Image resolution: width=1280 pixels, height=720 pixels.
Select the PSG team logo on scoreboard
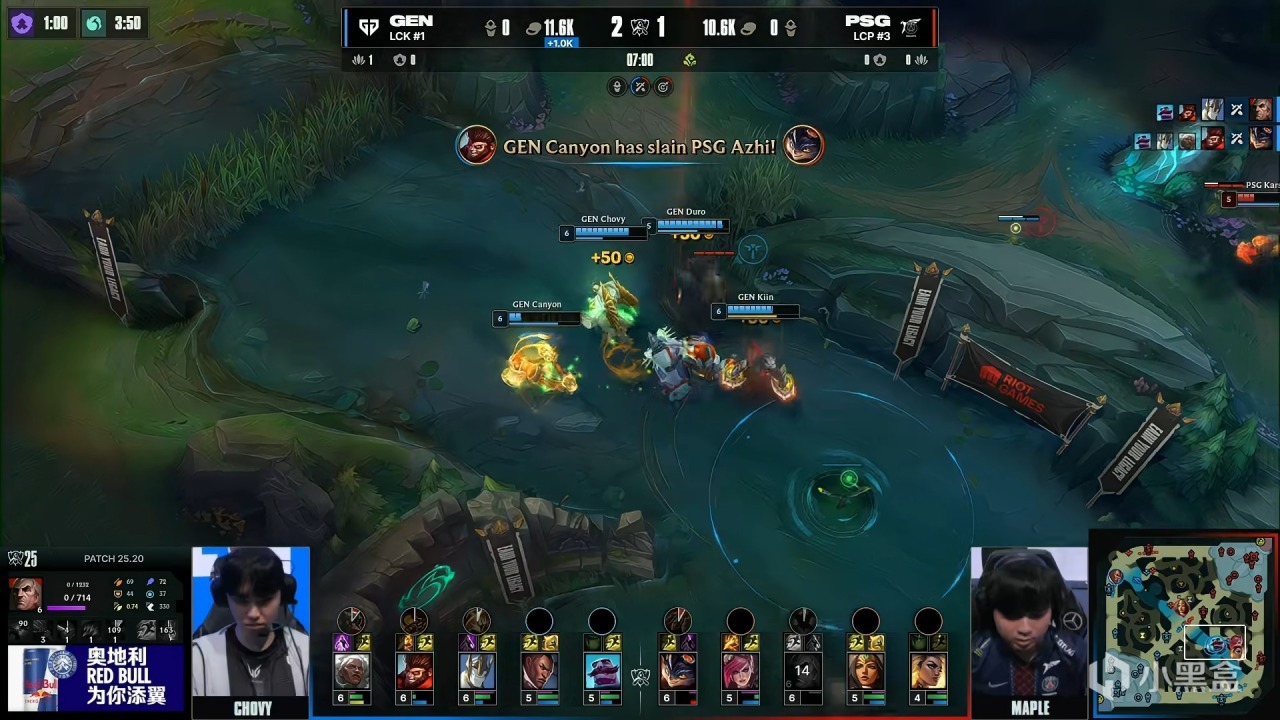(910, 27)
